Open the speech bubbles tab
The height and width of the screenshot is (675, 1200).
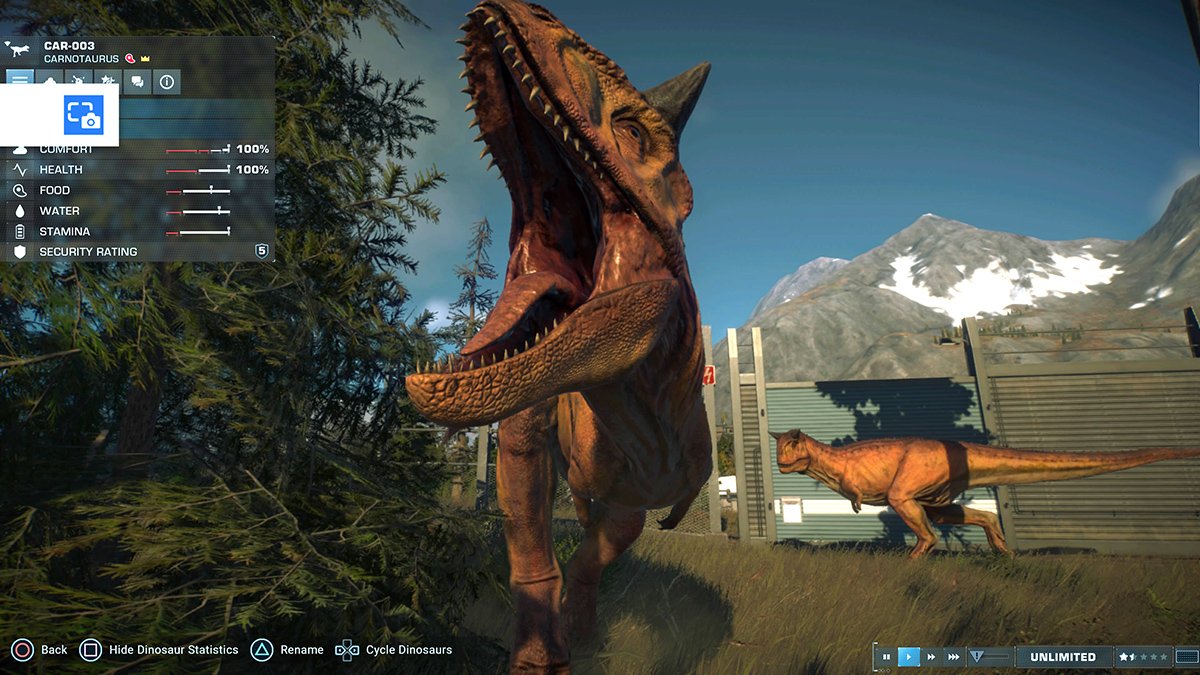tap(138, 82)
